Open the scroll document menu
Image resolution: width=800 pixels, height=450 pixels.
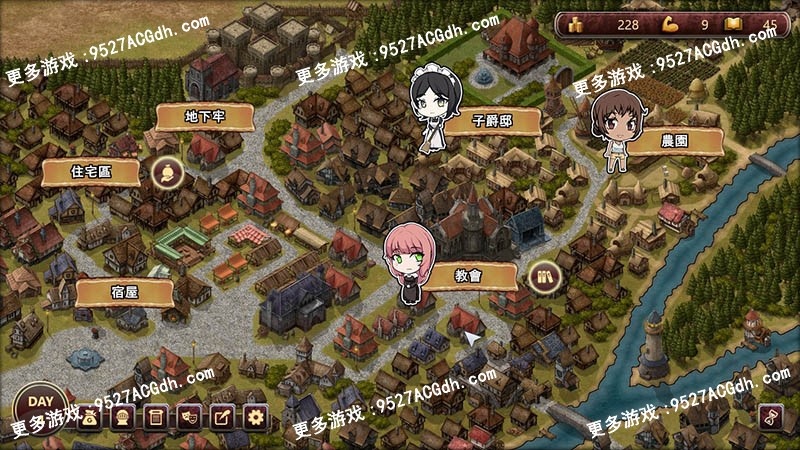coord(155,418)
